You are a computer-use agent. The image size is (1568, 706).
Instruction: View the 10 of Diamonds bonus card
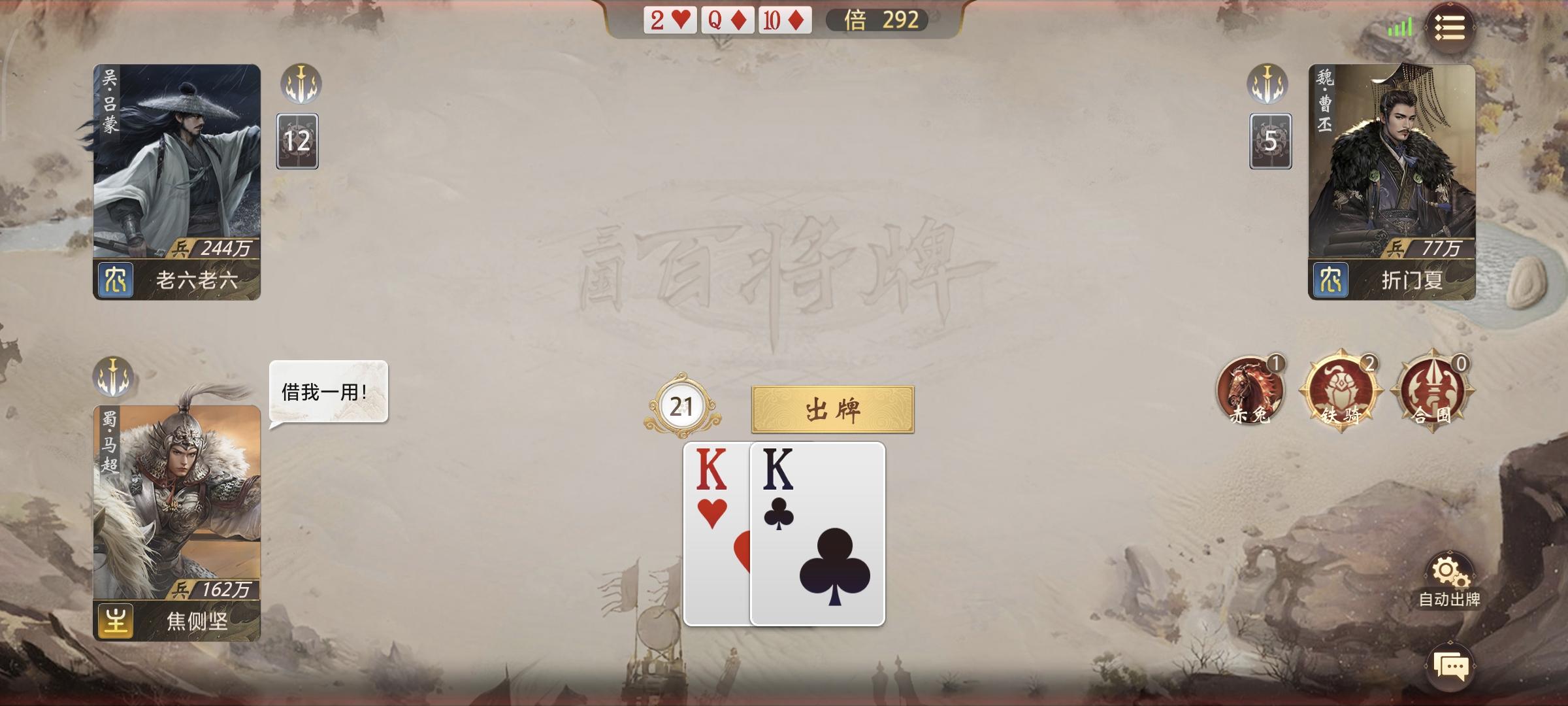point(783,20)
